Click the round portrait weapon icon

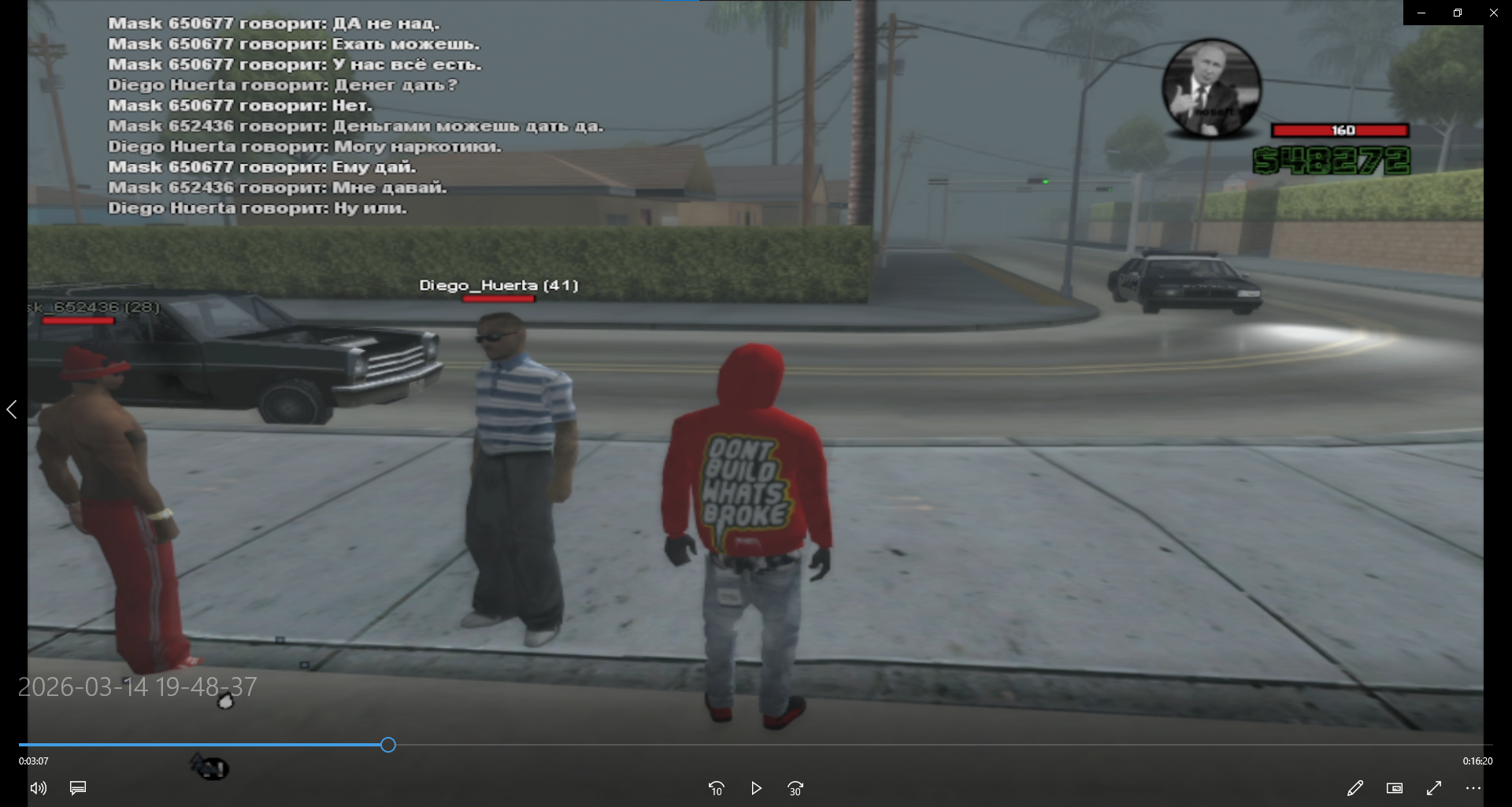click(1211, 88)
